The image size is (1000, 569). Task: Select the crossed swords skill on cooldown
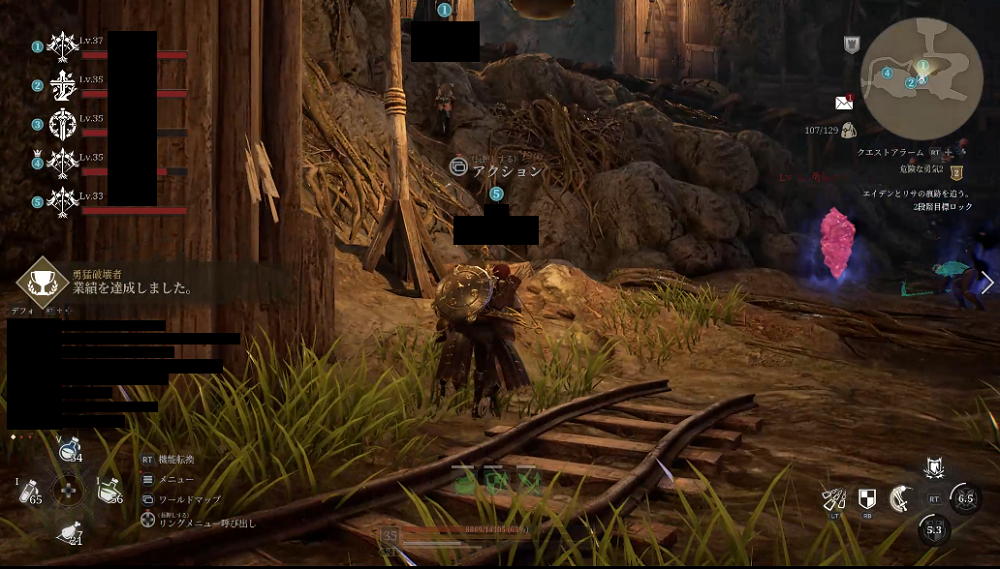965,497
